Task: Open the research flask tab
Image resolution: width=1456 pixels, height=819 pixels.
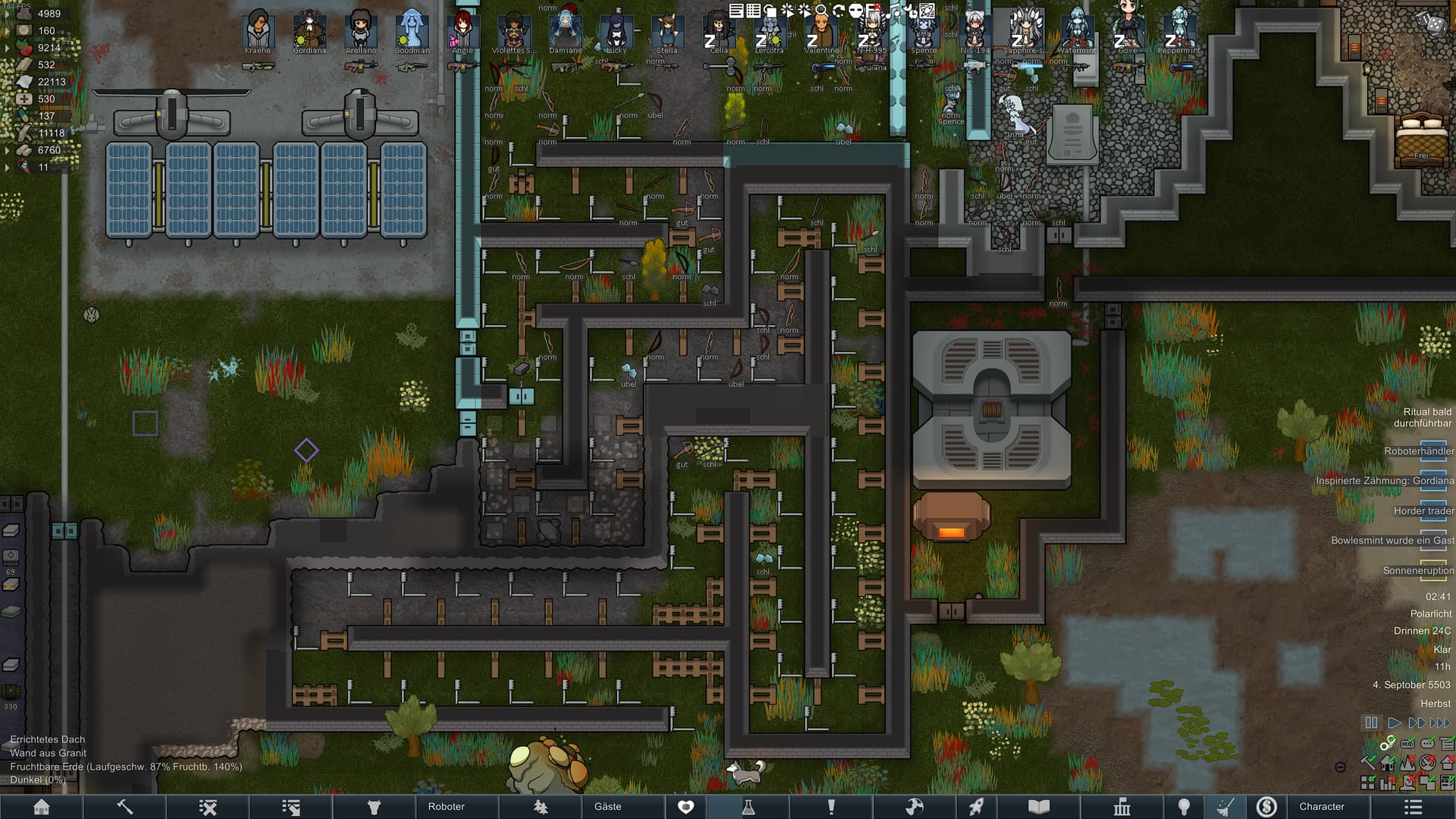Action: 748,807
